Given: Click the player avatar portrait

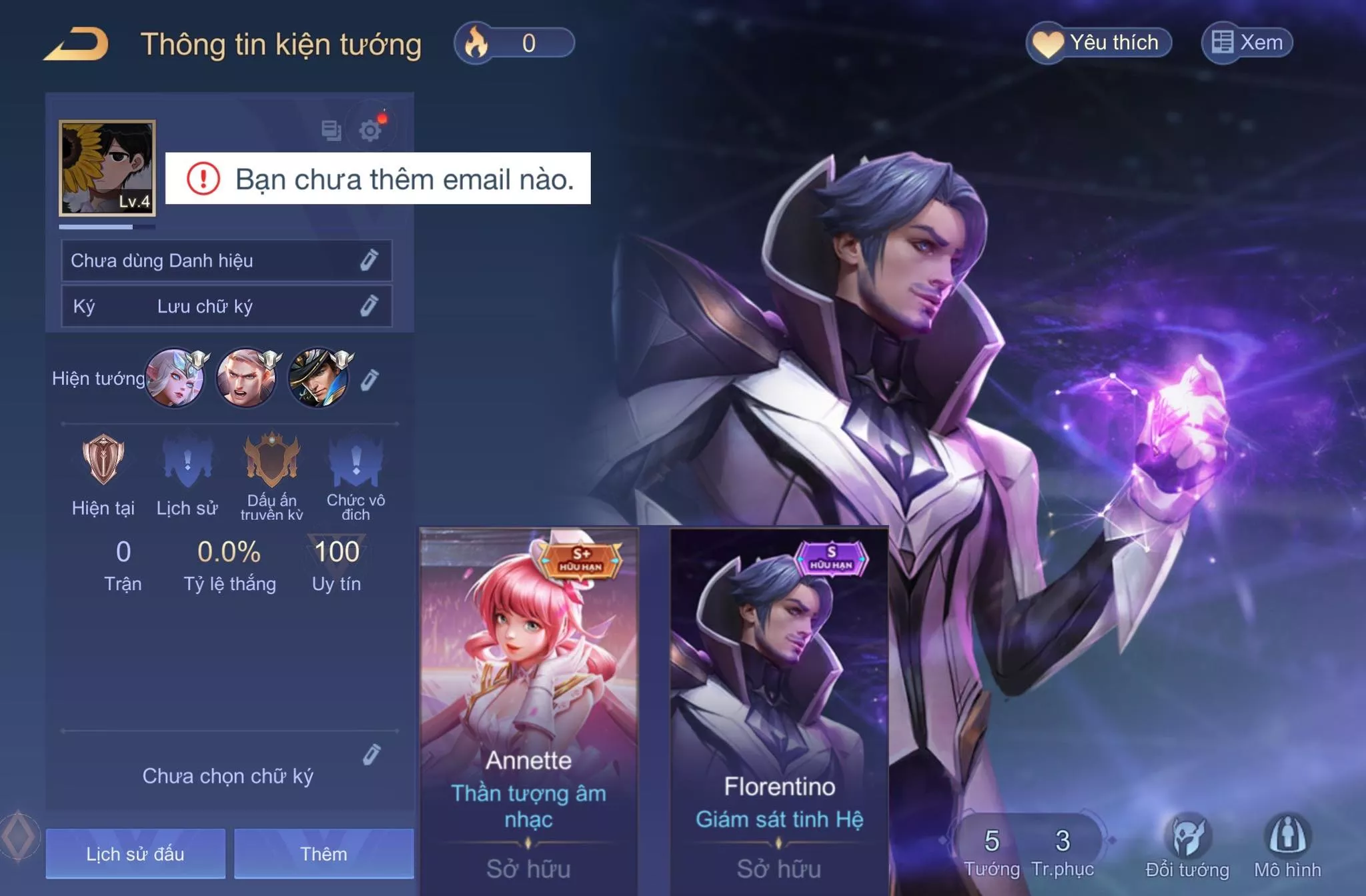Looking at the screenshot, I should tap(107, 168).
